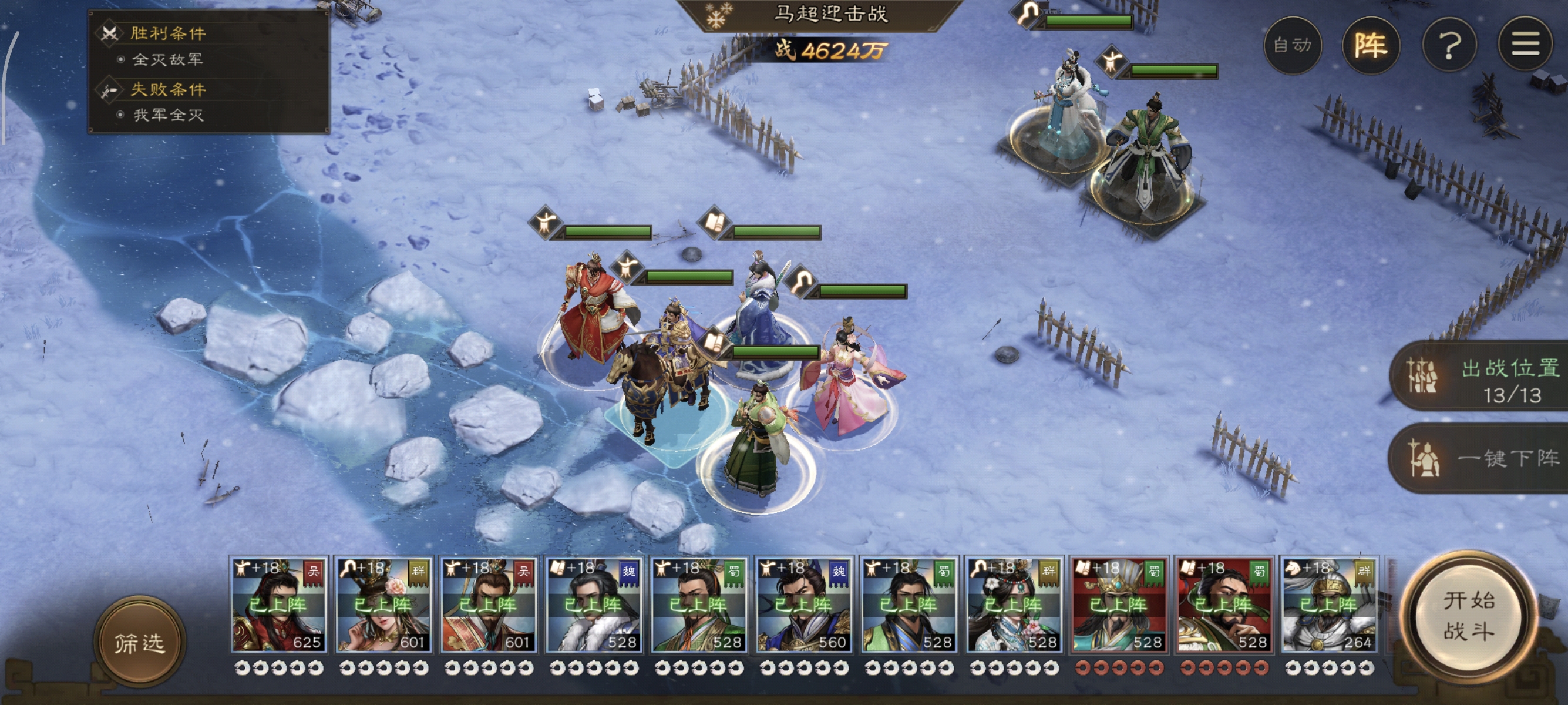Open the 阵 formation panel
This screenshot has width=1568, height=705.
pos(1371,45)
